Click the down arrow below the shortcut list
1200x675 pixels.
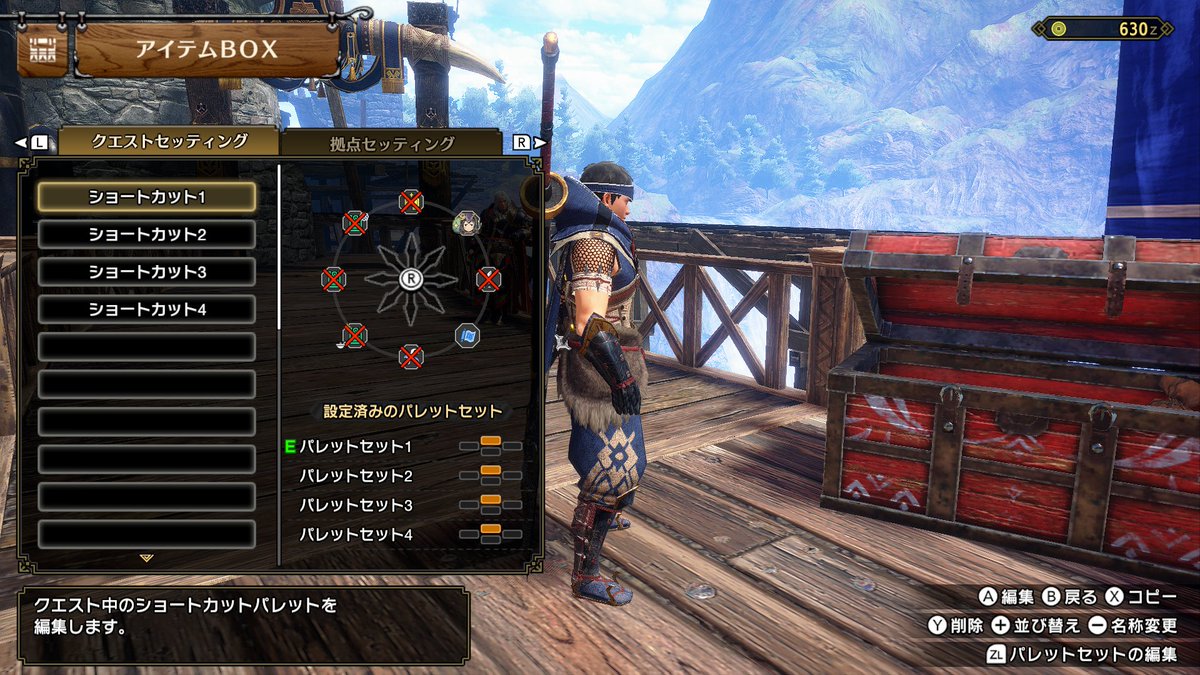[x=147, y=558]
